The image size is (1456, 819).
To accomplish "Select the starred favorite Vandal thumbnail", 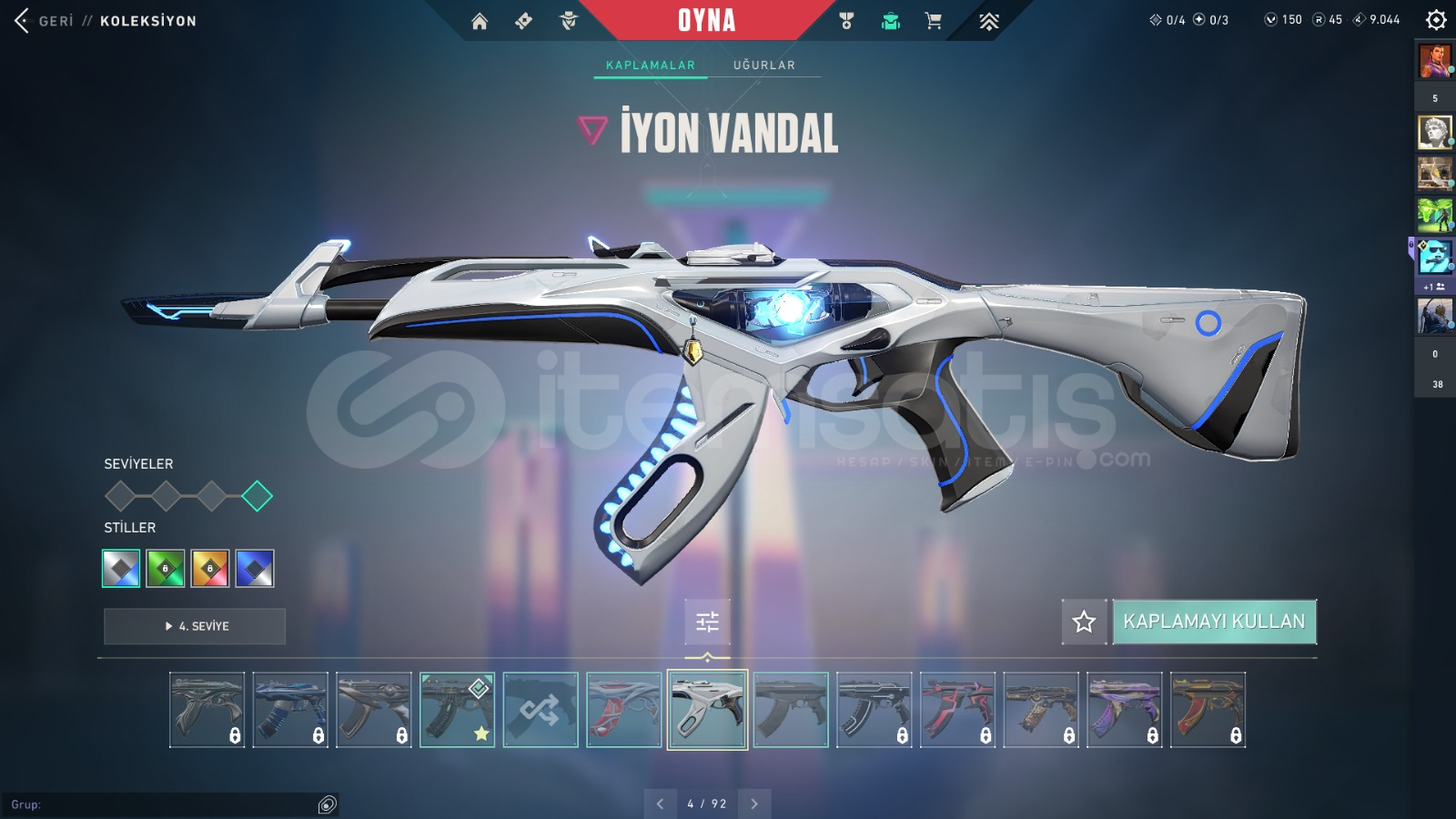I will 457,710.
